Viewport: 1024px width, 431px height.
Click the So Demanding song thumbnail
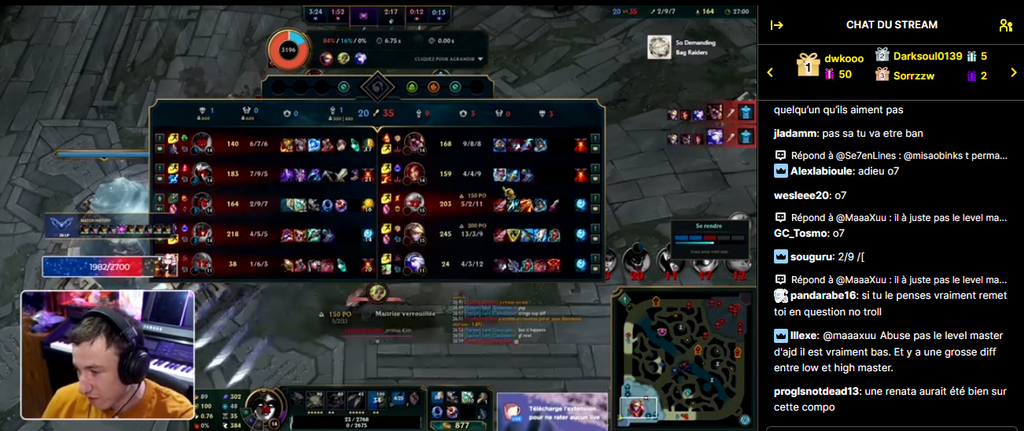(658, 47)
